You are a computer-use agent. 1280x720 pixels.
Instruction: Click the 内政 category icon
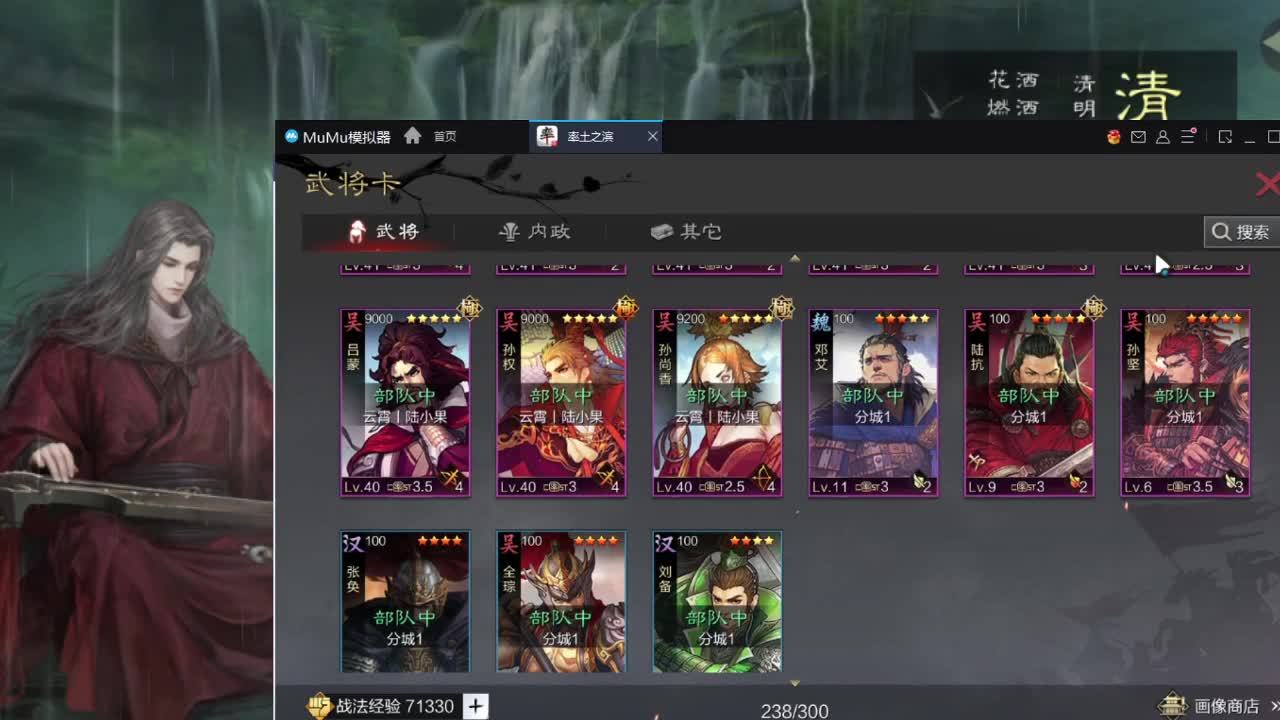pyautogui.click(x=510, y=230)
